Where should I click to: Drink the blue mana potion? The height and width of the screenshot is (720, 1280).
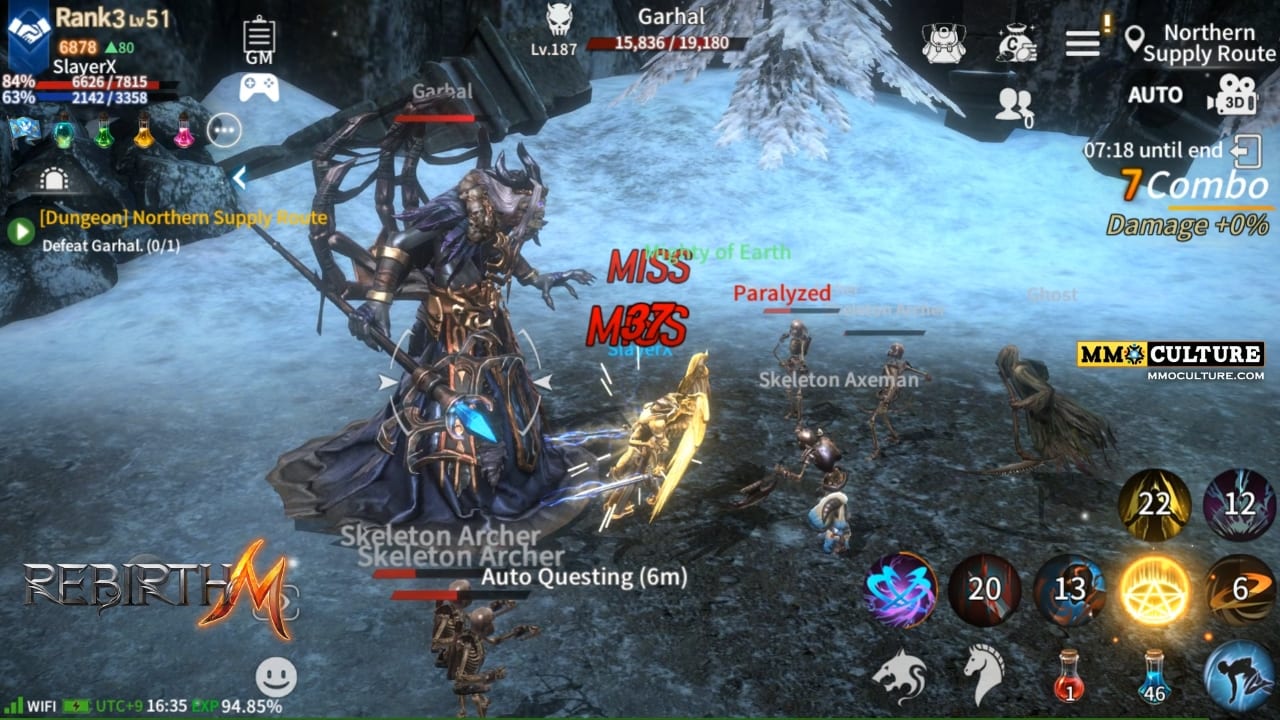pyautogui.click(x=1155, y=676)
